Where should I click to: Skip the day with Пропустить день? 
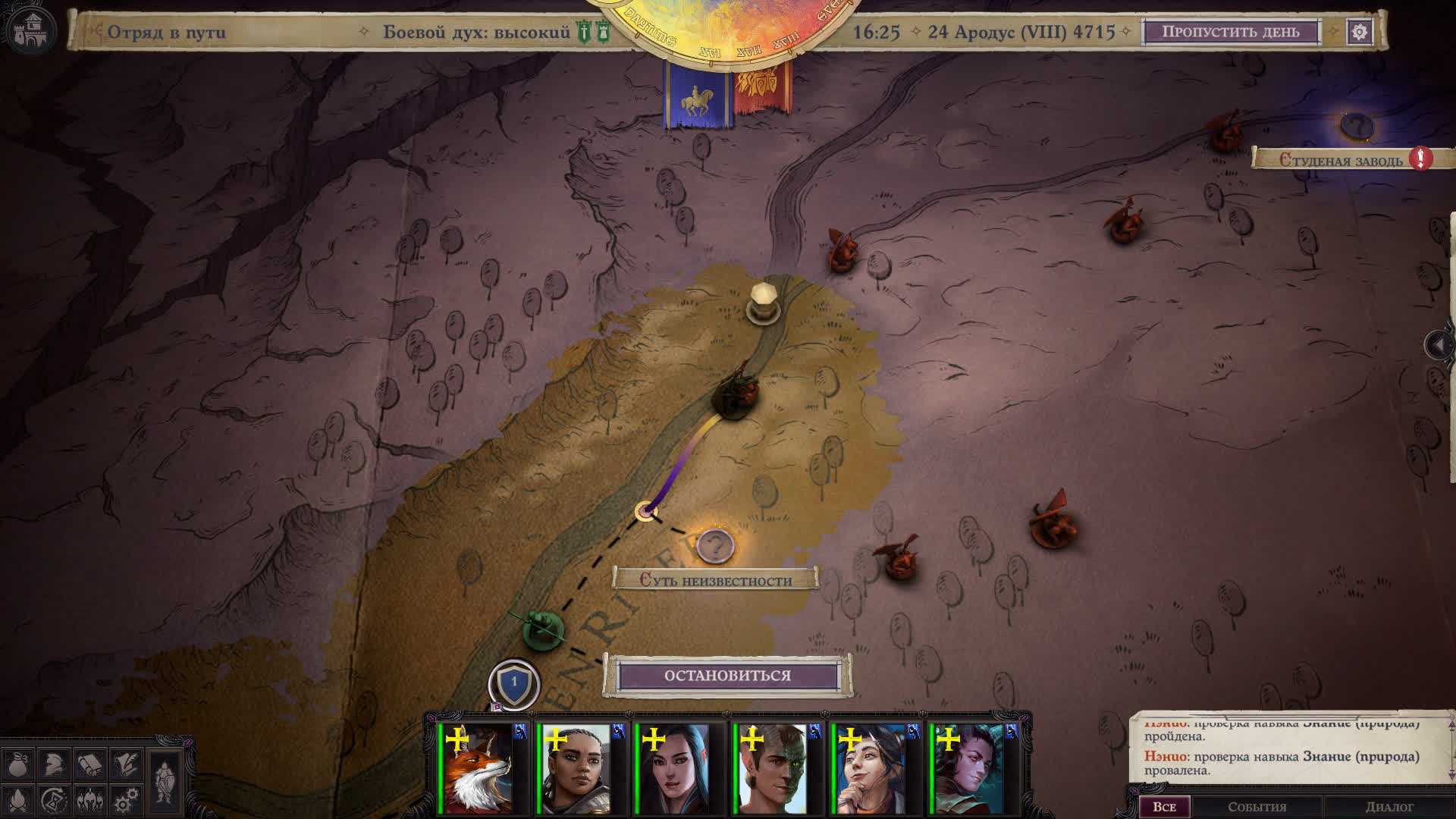(1230, 32)
